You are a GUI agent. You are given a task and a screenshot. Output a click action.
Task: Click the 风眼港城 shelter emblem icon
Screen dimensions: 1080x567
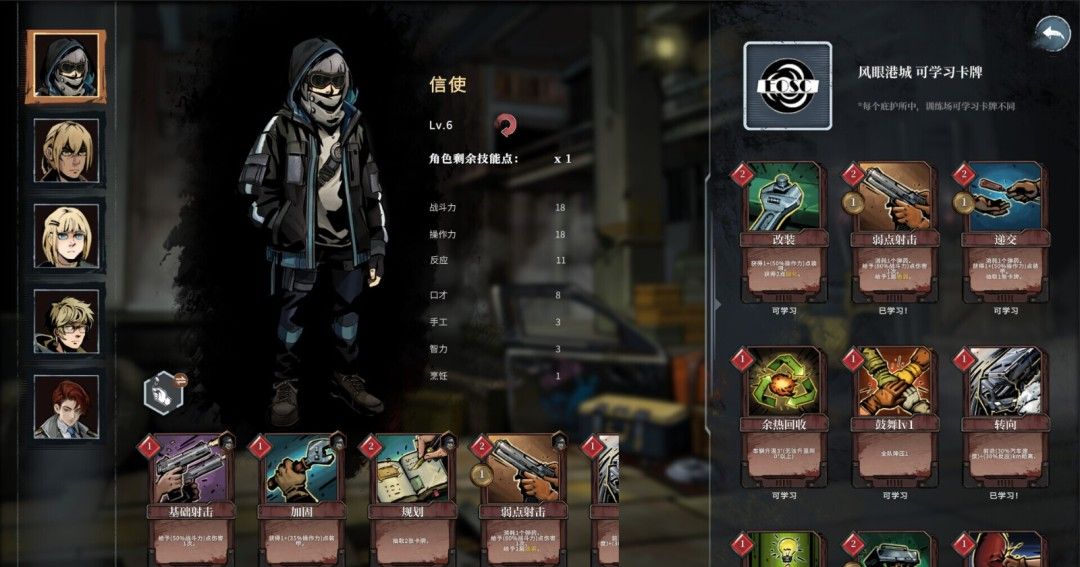tap(787, 86)
